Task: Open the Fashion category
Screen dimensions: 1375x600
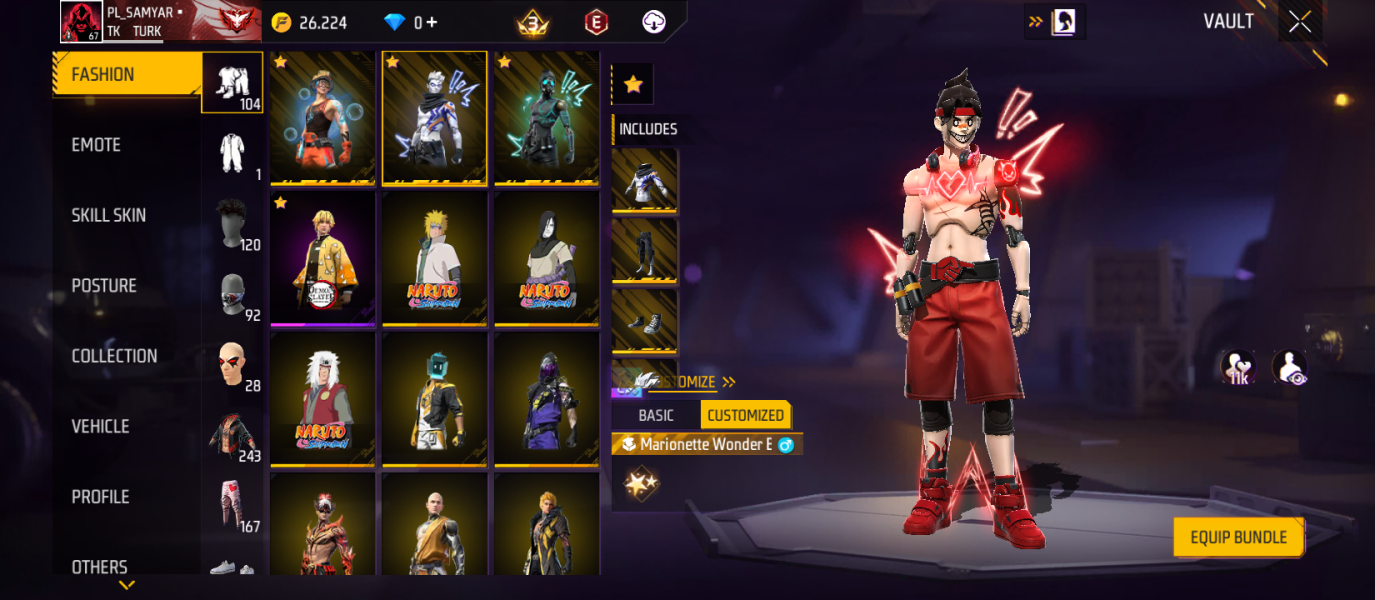Action: click(103, 75)
